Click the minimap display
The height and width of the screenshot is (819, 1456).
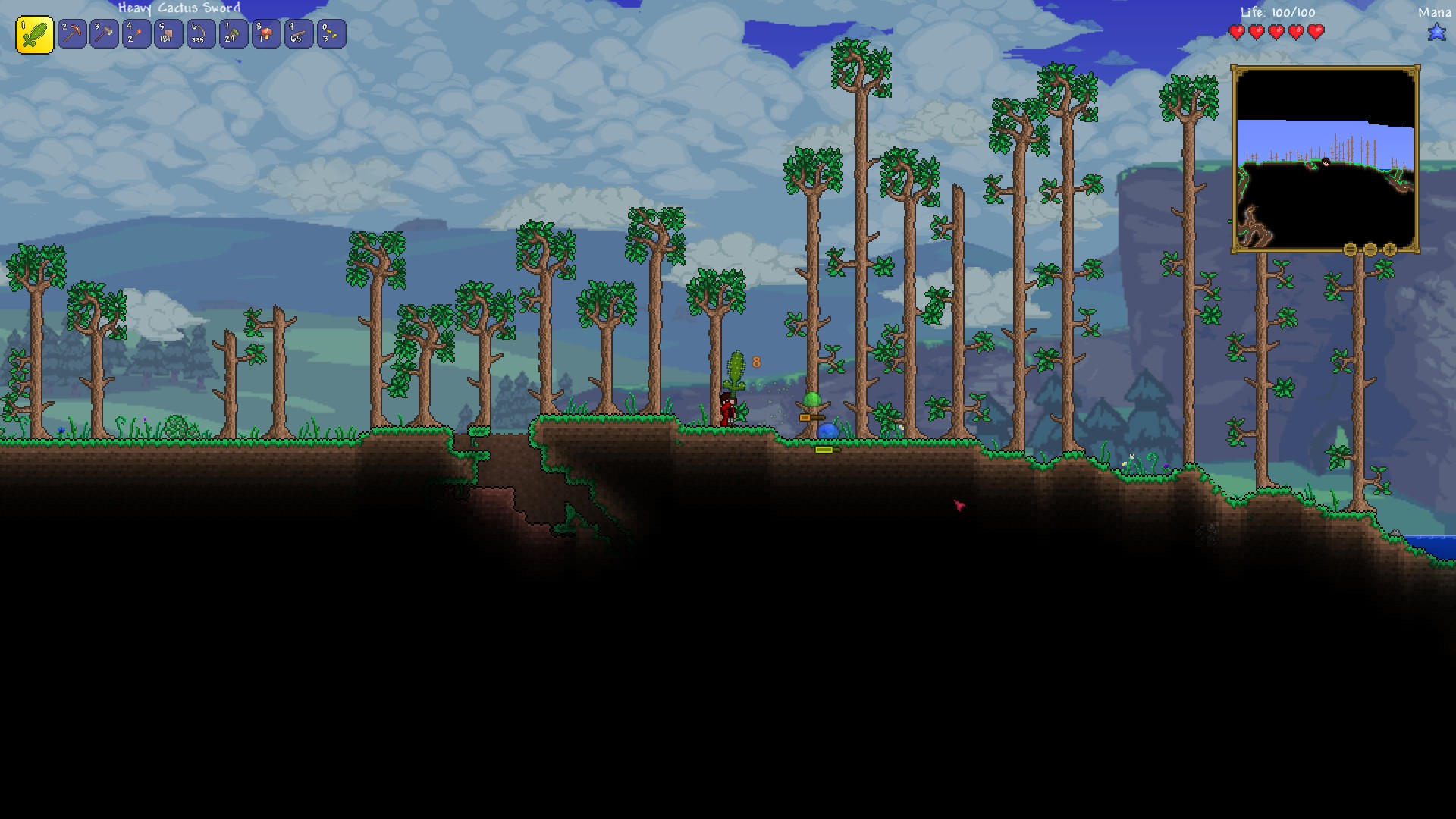pos(1325,159)
